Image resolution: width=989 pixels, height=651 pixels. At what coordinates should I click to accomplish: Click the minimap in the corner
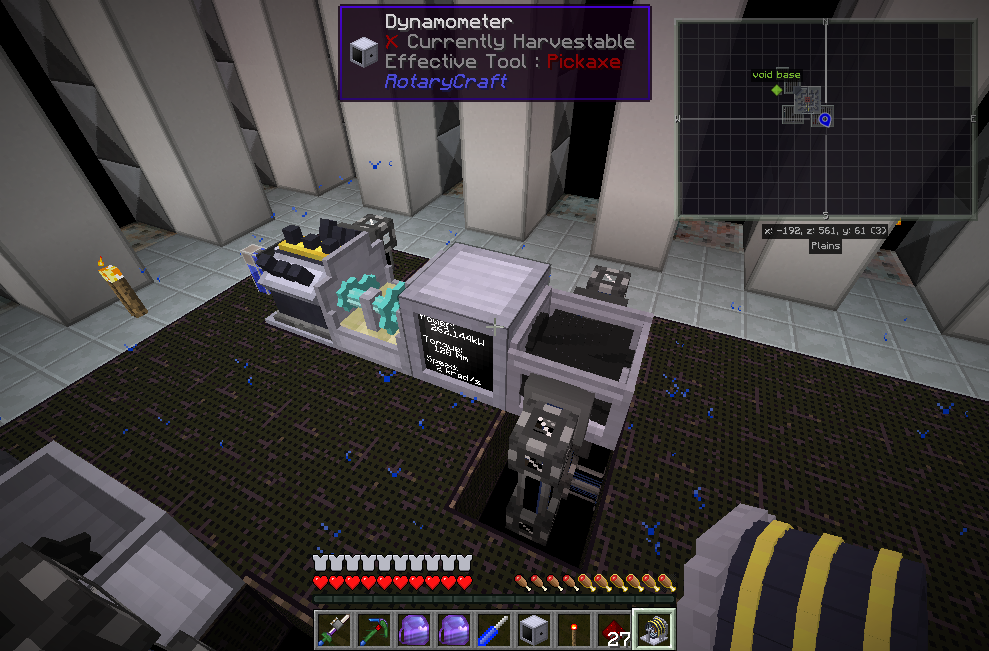pos(825,118)
